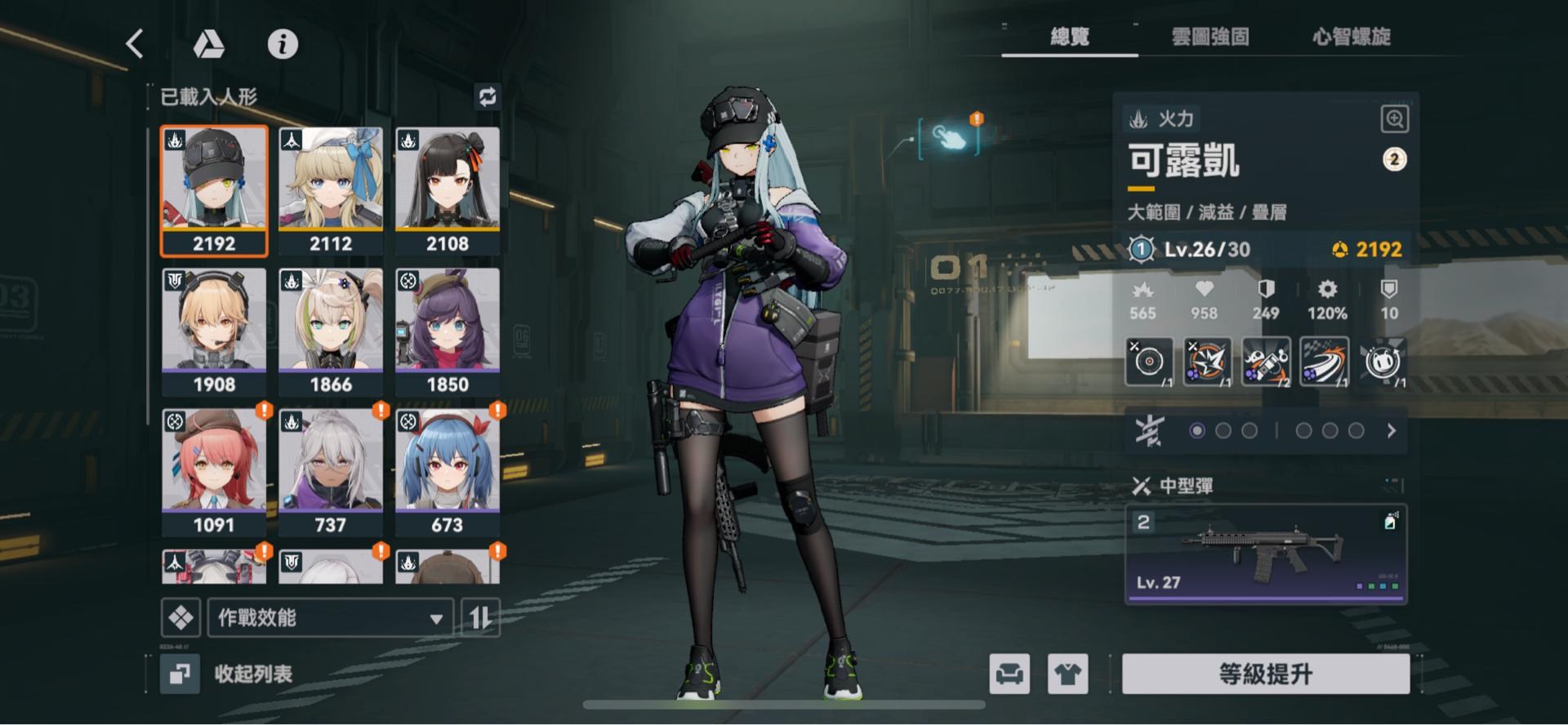This screenshot has width=1568, height=725.
Task: Switch to the 心智螺旋 tab
Action: tap(1352, 37)
